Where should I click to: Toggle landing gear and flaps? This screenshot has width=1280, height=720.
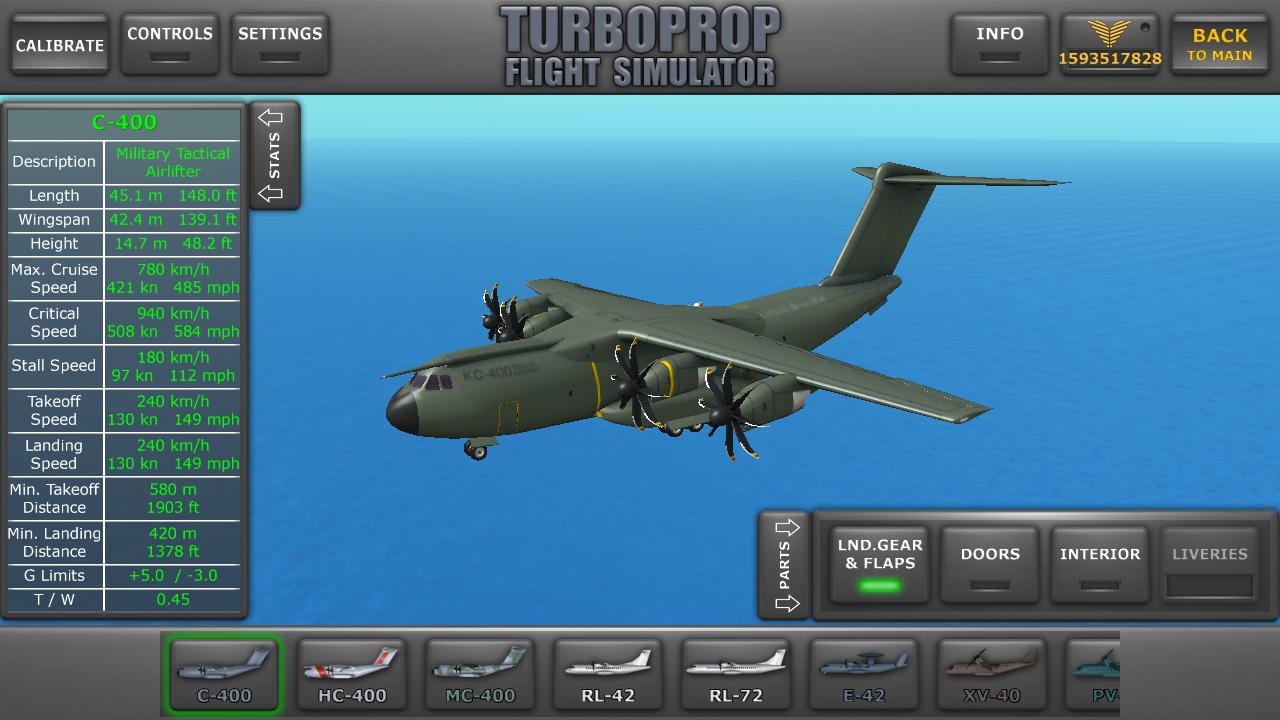pyautogui.click(x=880, y=565)
